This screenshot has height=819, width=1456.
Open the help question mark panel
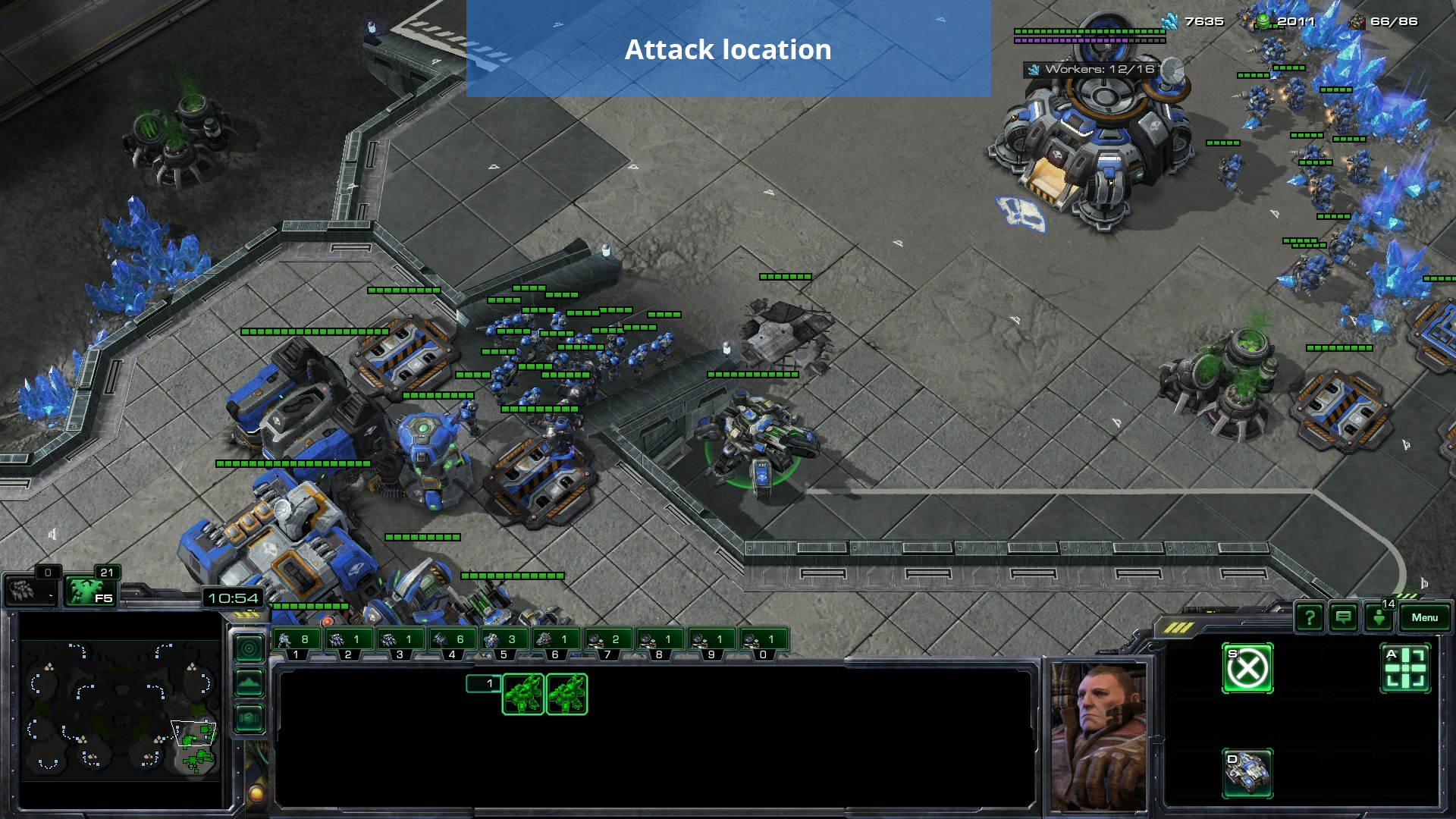pyautogui.click(x=1309, y=618)
